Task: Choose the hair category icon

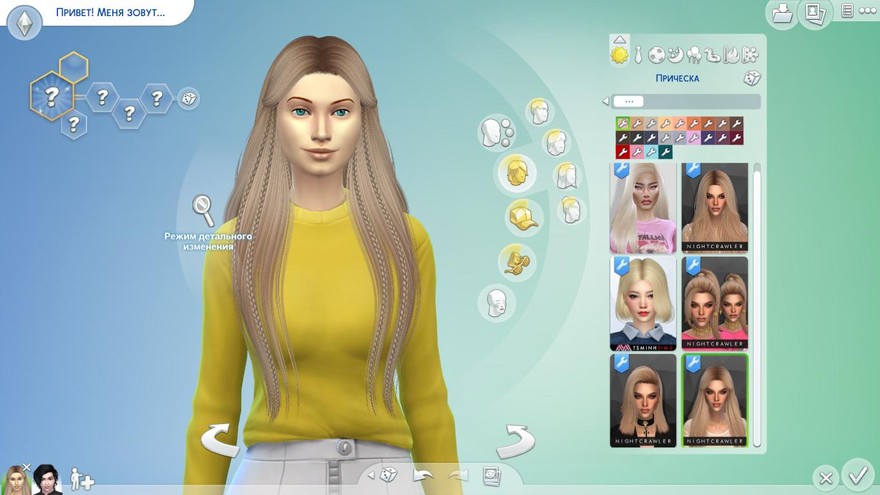Action: pyautogui.click(x=516, y=170)
